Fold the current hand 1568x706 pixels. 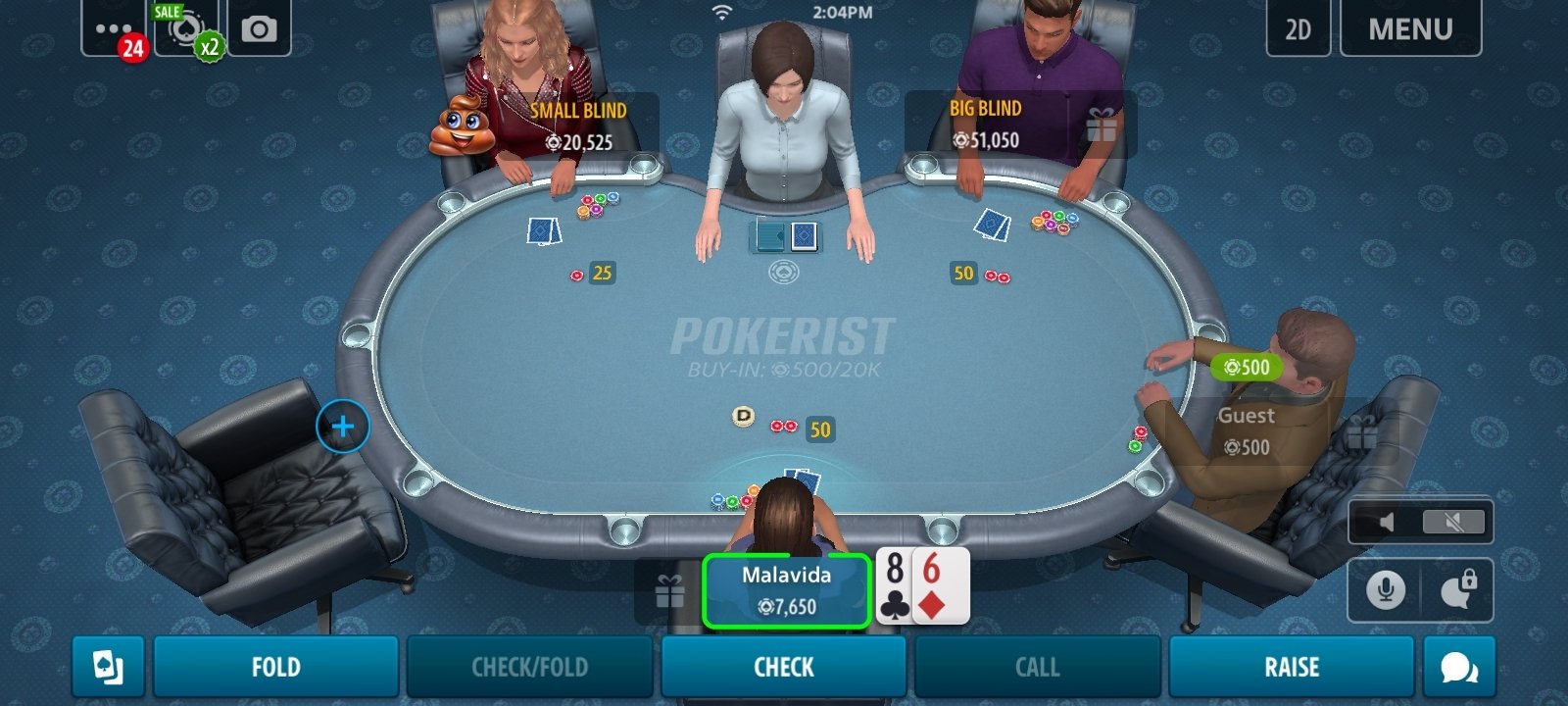pyautogui.click(x=275, y=668)
